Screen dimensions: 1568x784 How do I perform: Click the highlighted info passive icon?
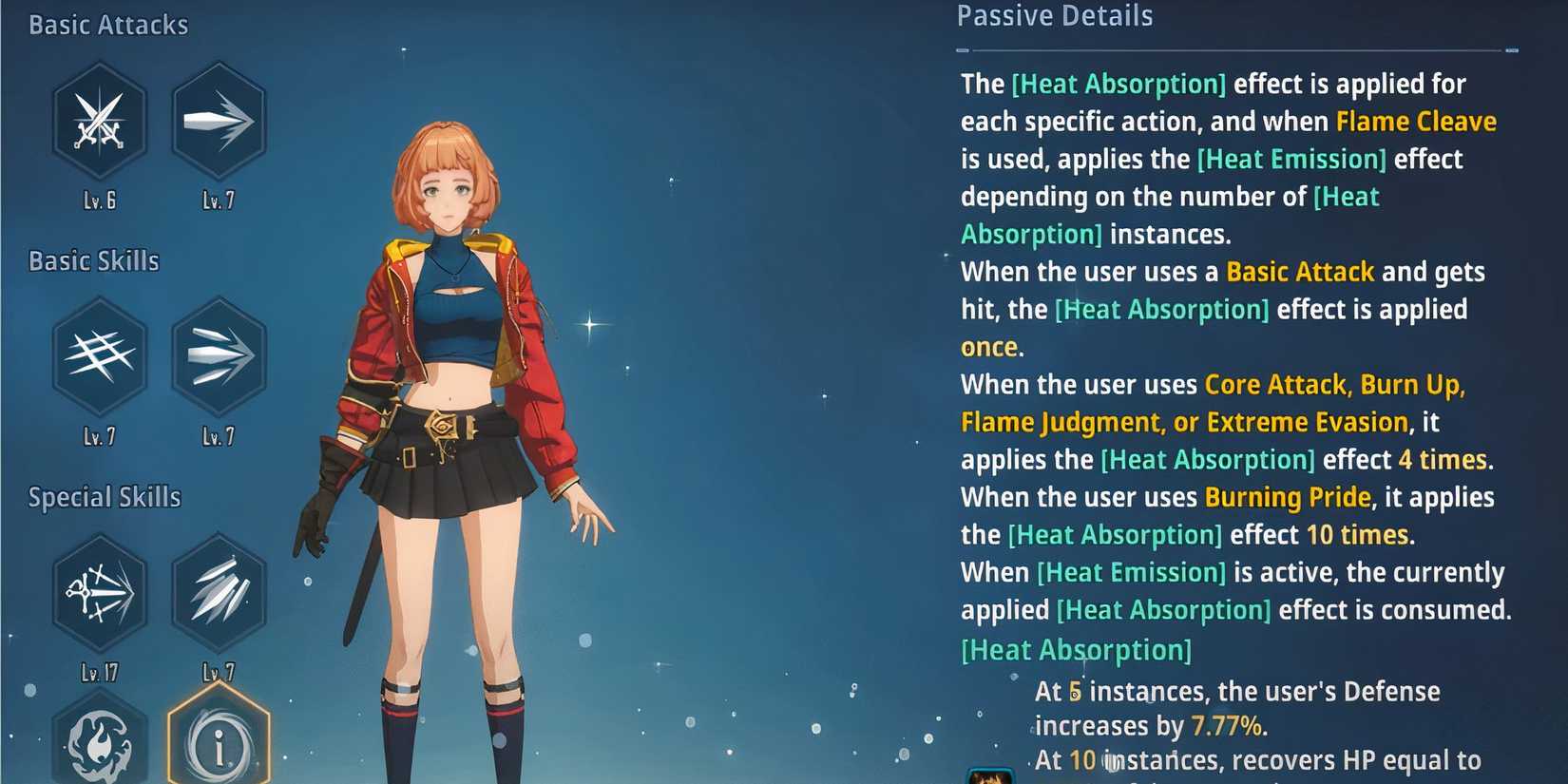click(x=218, y=746)
